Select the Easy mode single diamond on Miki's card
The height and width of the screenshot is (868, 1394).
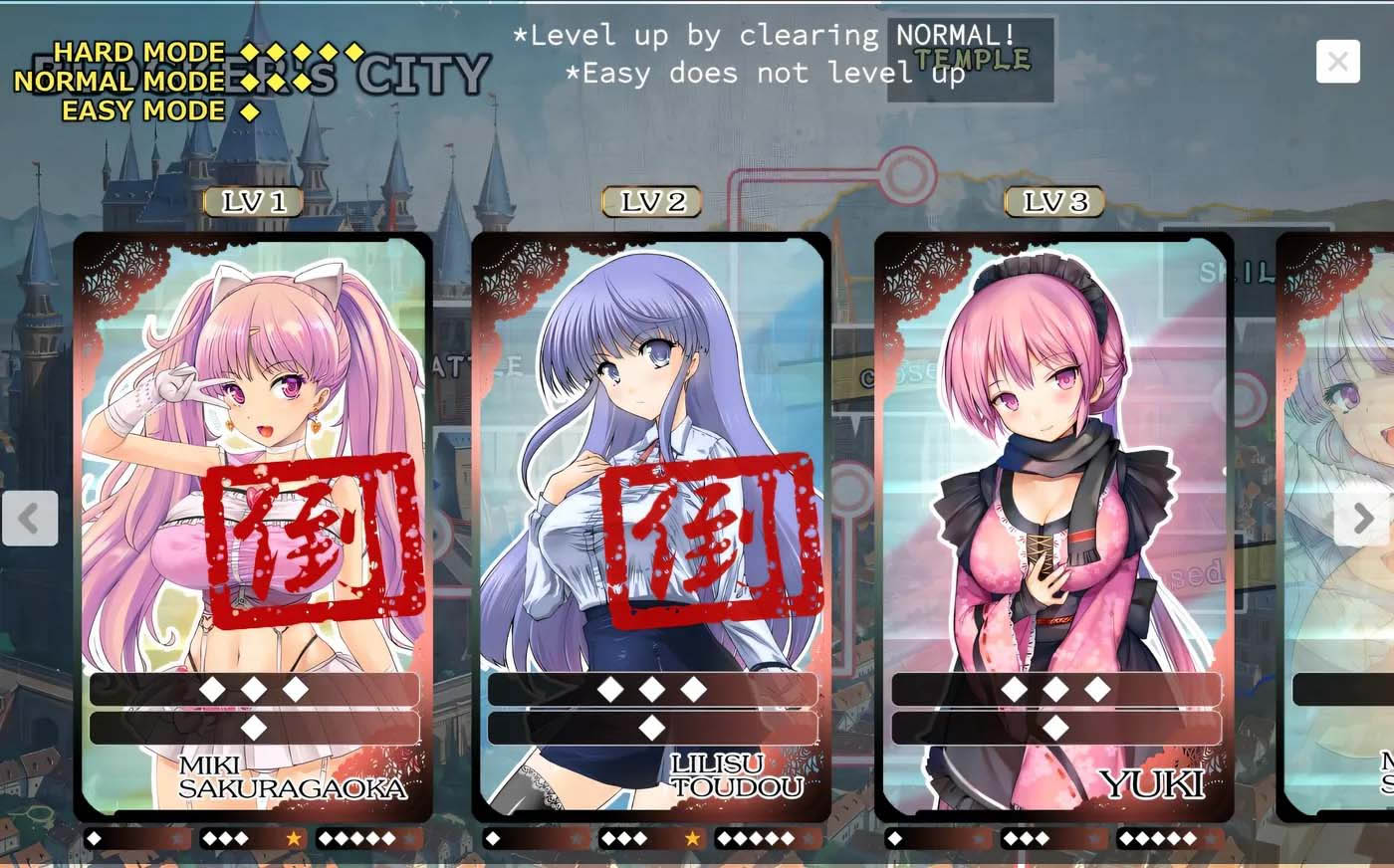pos(253,728)
